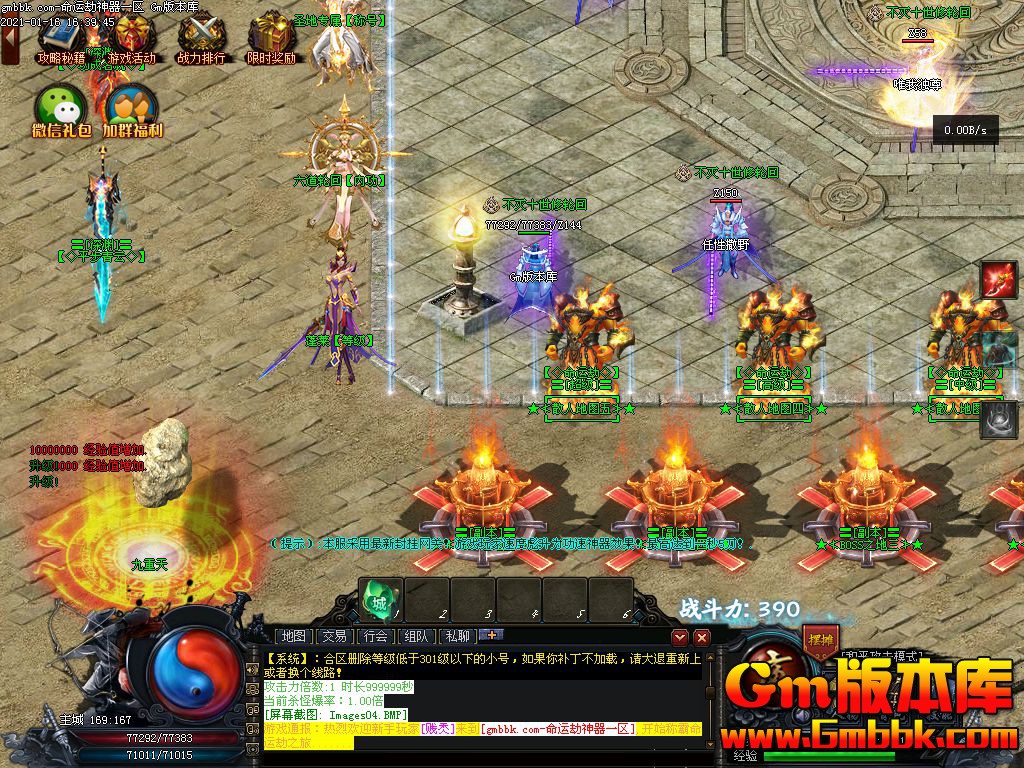Open the 微信礼包 WeChat gift pack
Screen dimensions: 1024x768
tap(61, 108)
